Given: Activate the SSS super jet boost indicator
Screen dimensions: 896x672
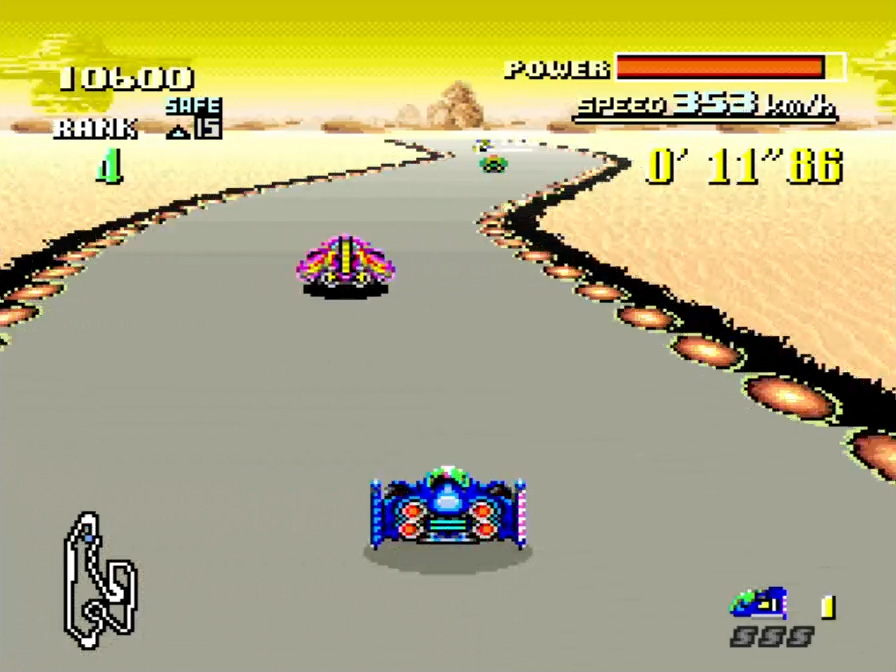Looking at the screenshot, I should tap(770, 637).
